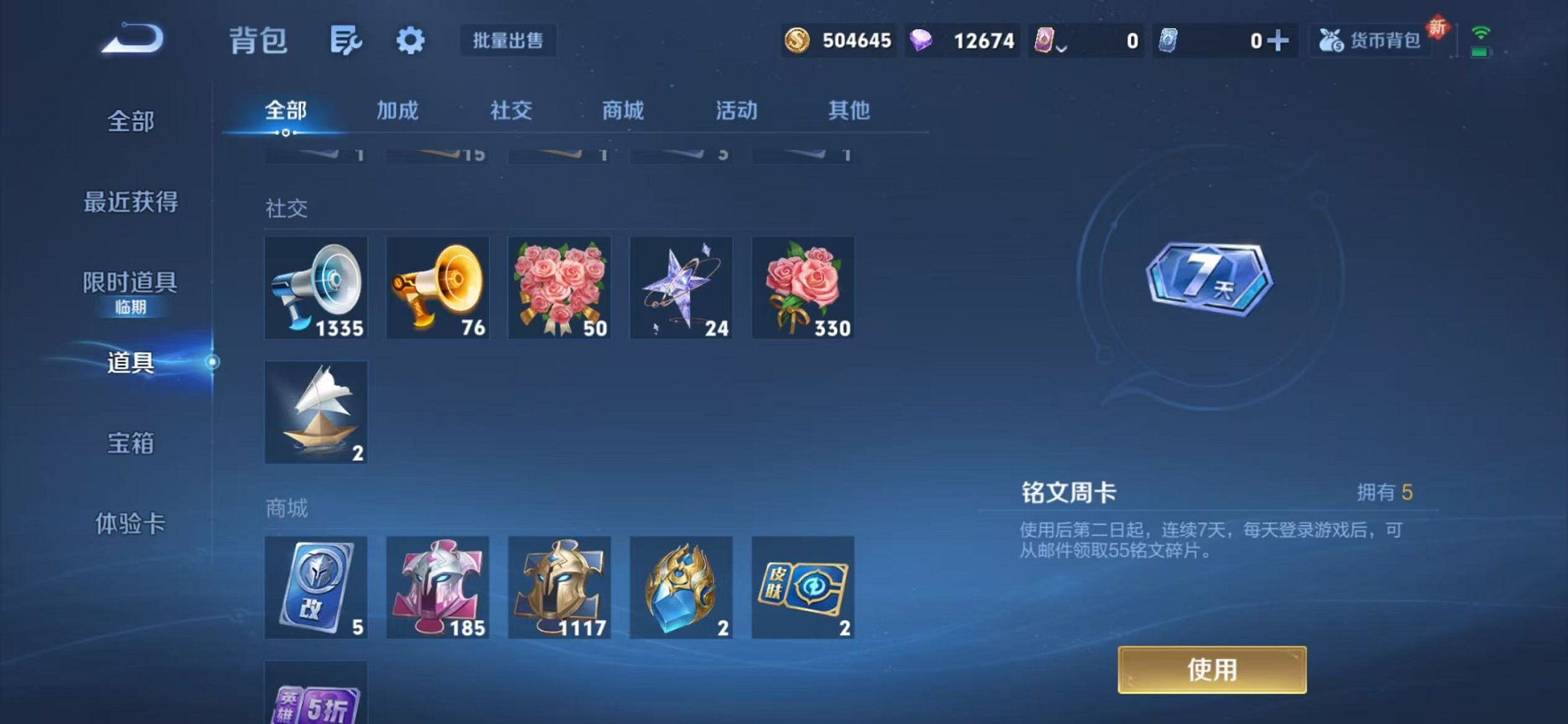Select the golden megaphone item
Screen dimensions: 1568x724
click(438, 287)
